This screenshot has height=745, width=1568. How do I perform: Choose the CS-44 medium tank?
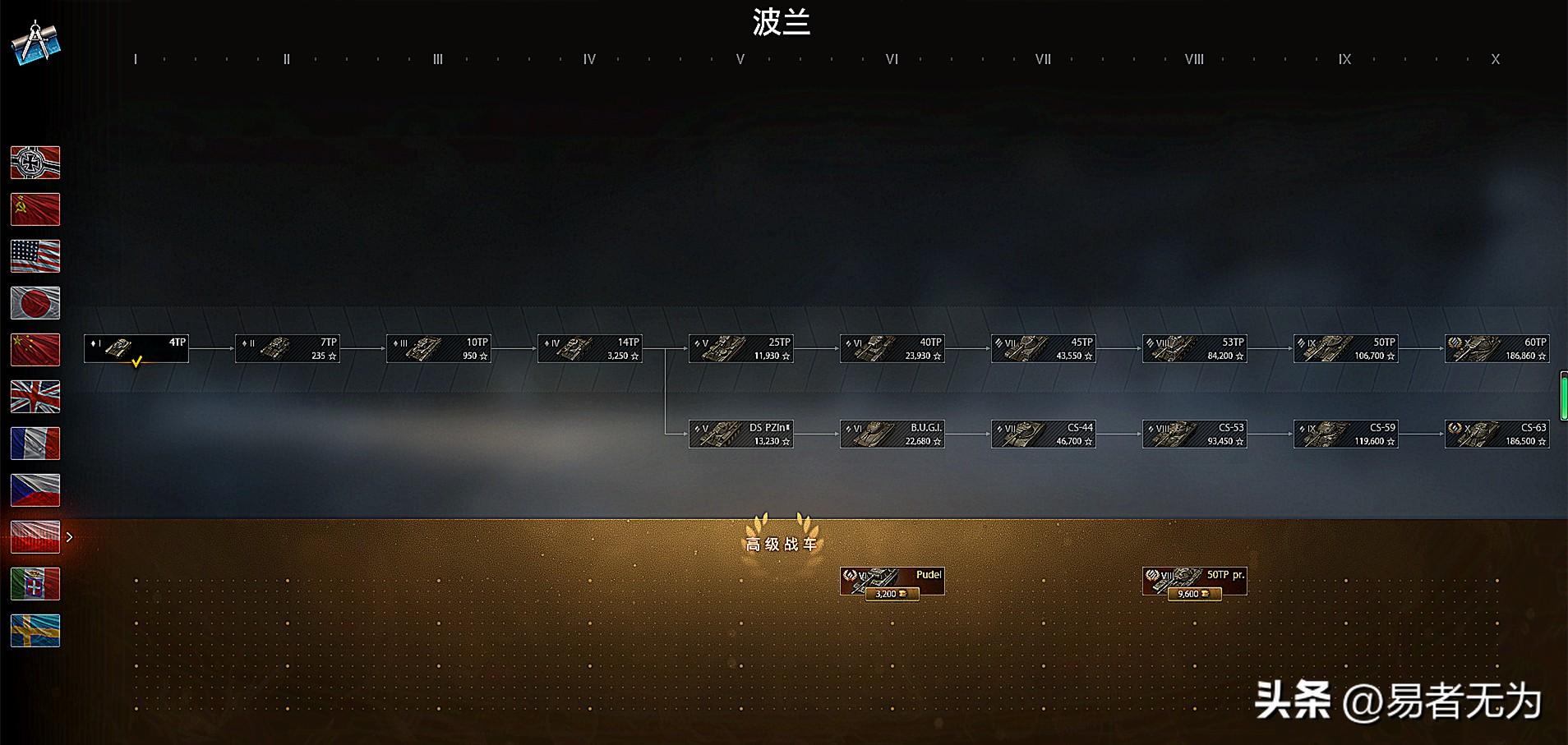[1044, 434]
